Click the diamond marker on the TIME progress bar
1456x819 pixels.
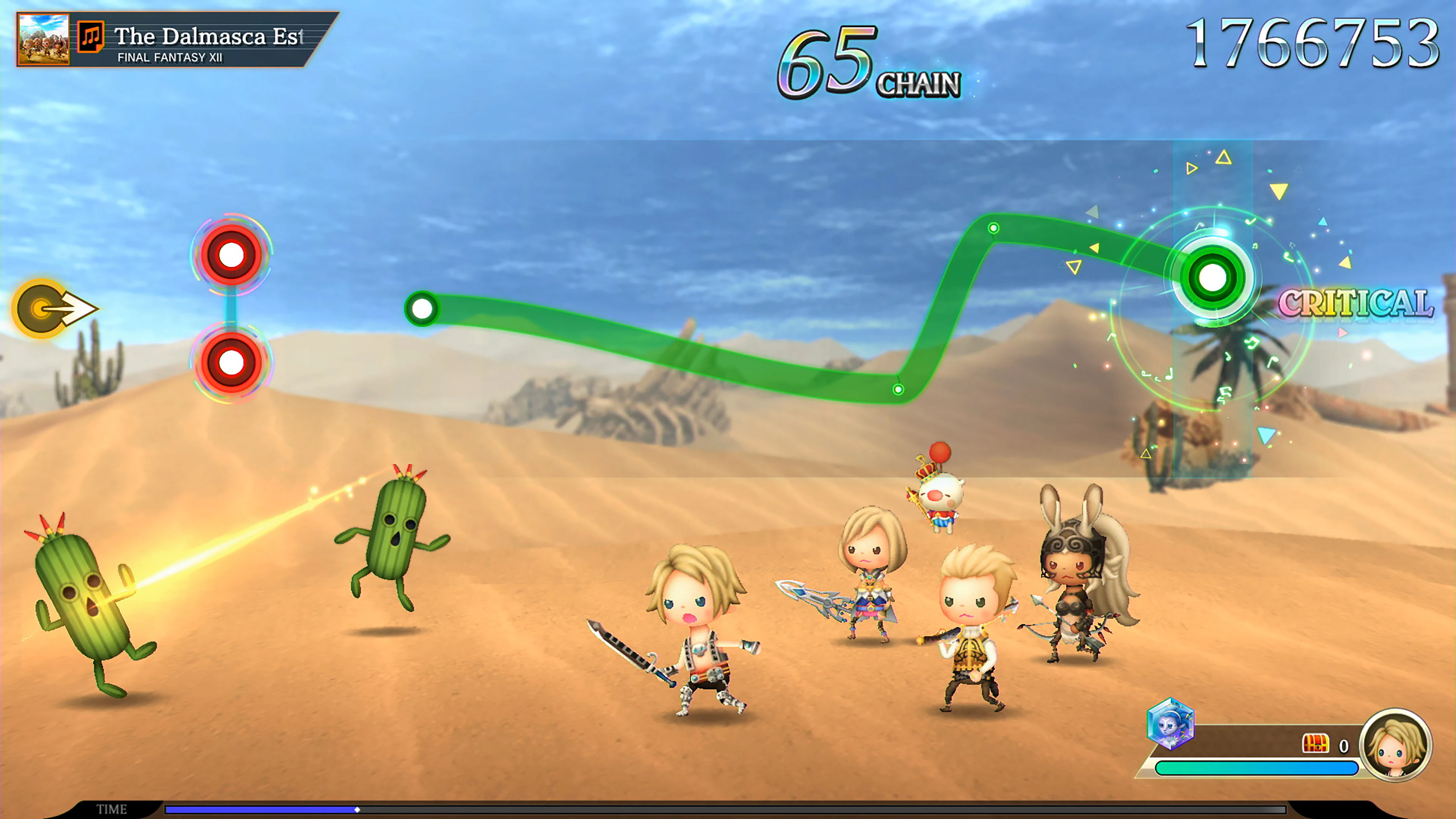click(x=358, y=811)
